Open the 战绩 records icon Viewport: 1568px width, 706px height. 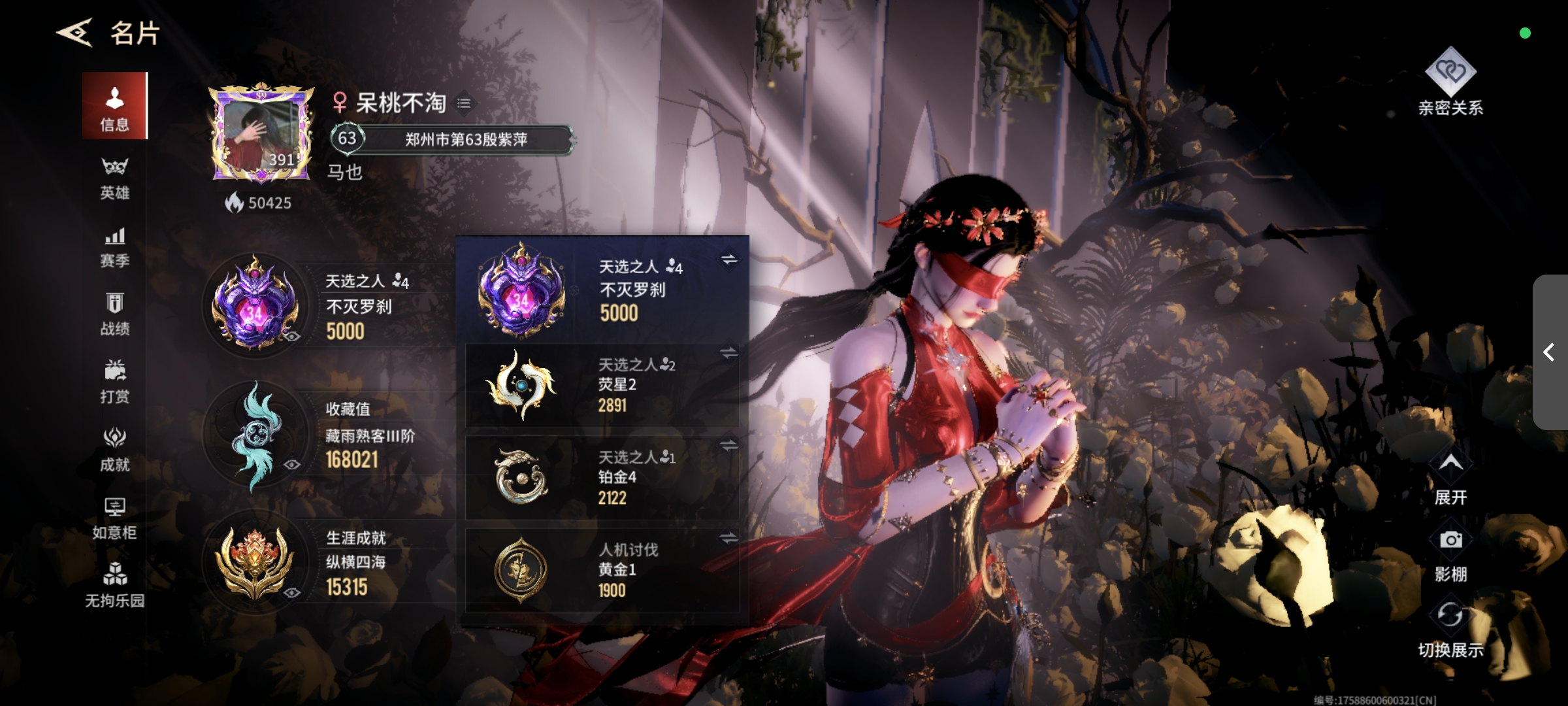coord(116,314)
